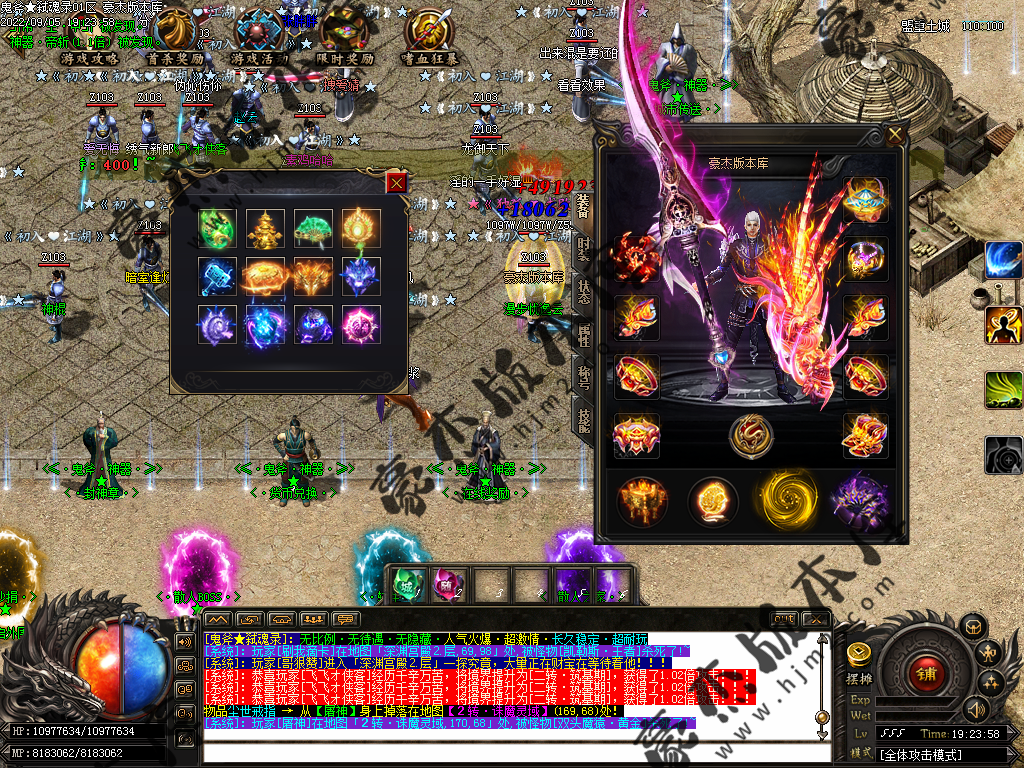Switch to the 属性 attributes tab

click(x=584, y=337)
